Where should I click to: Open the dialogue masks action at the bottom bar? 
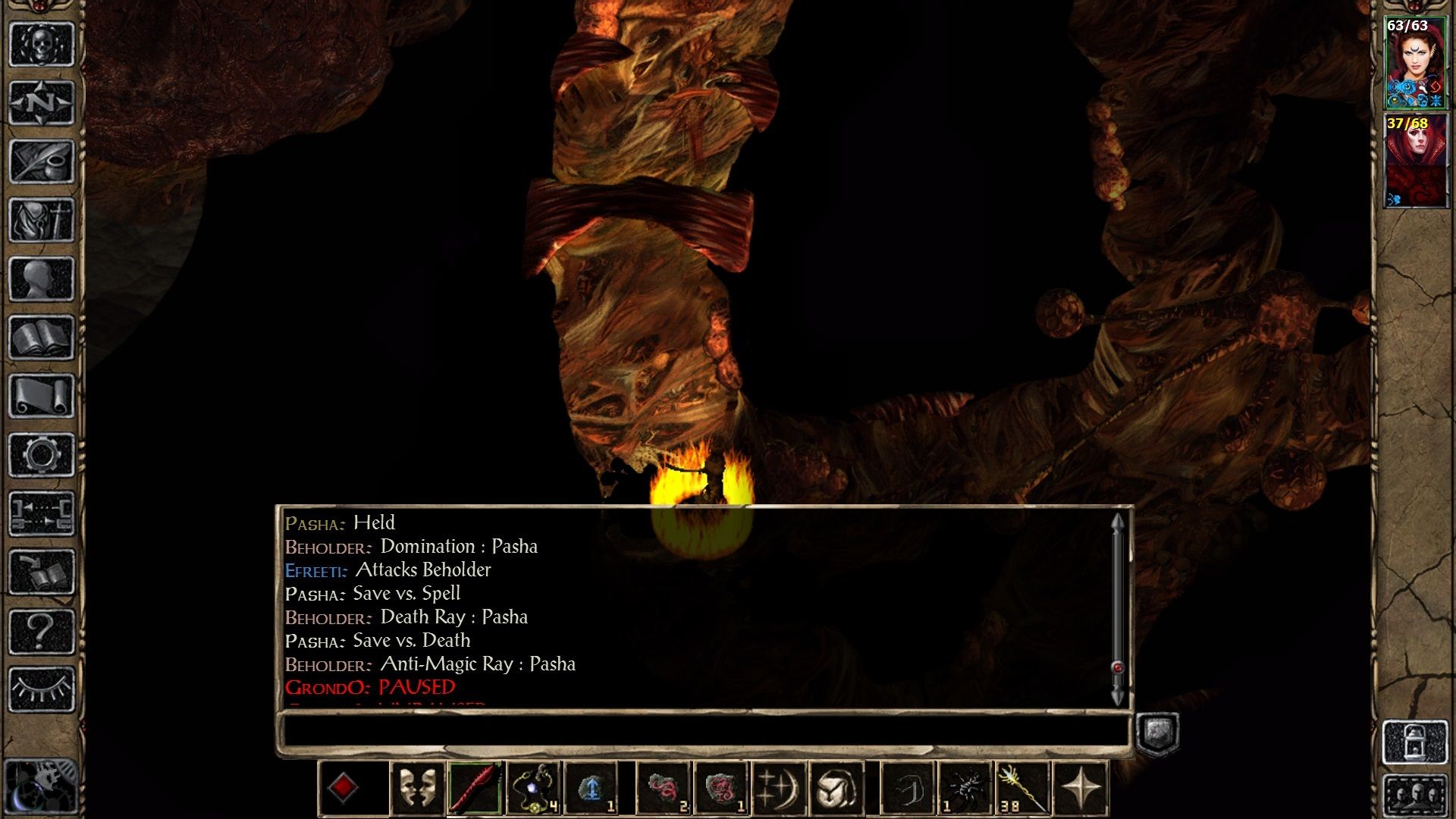416,789
